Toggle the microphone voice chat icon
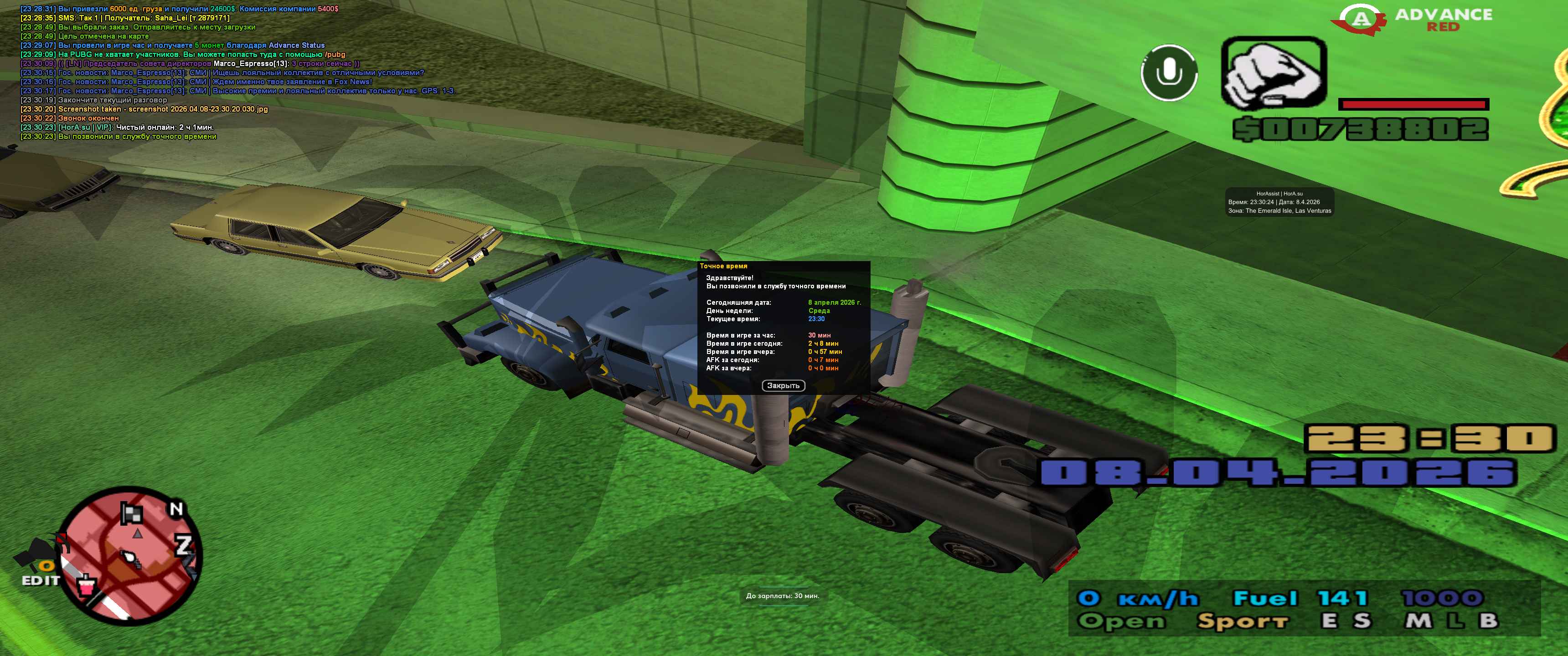Screen dimensions: 1568x656 (x=1169, y=73)
